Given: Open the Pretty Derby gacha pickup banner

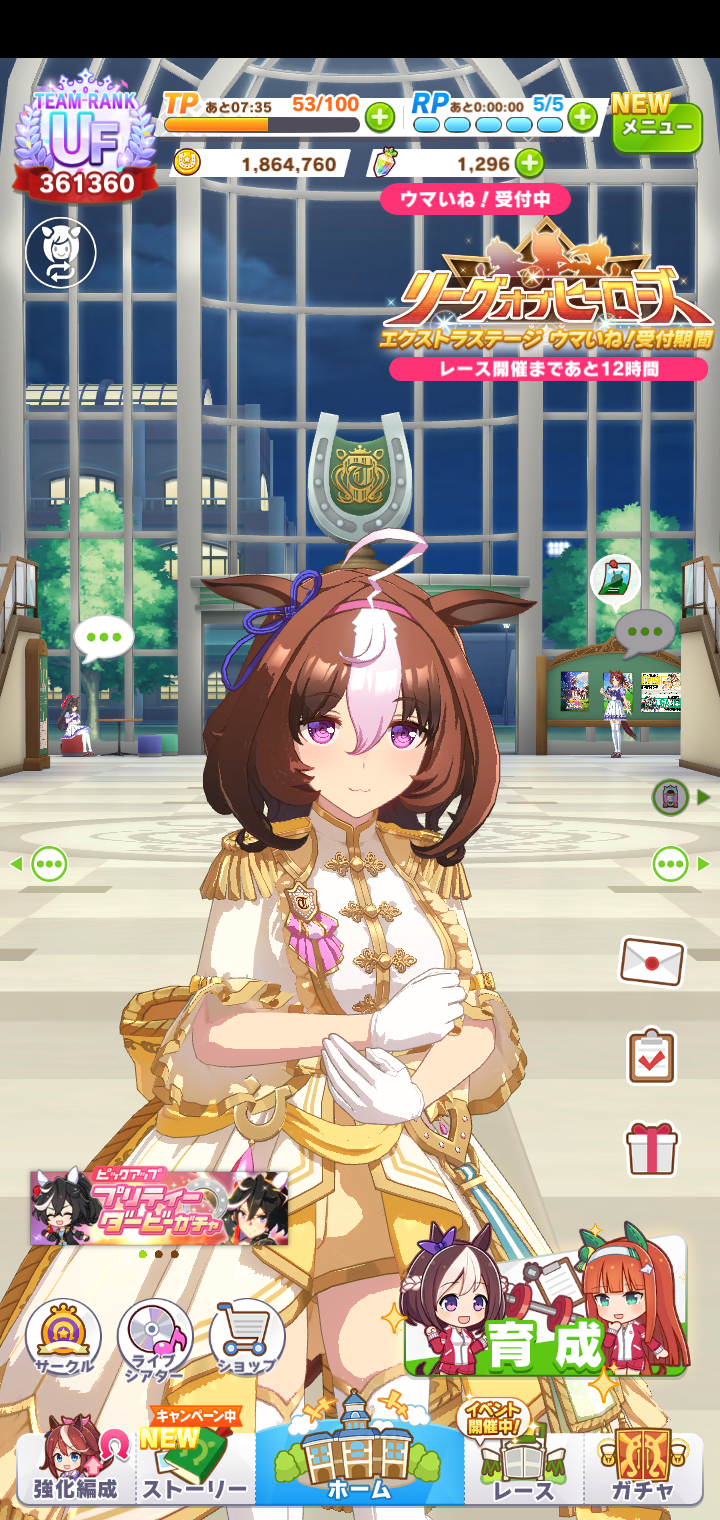Looking at the screenshot, I should 159,1208.
